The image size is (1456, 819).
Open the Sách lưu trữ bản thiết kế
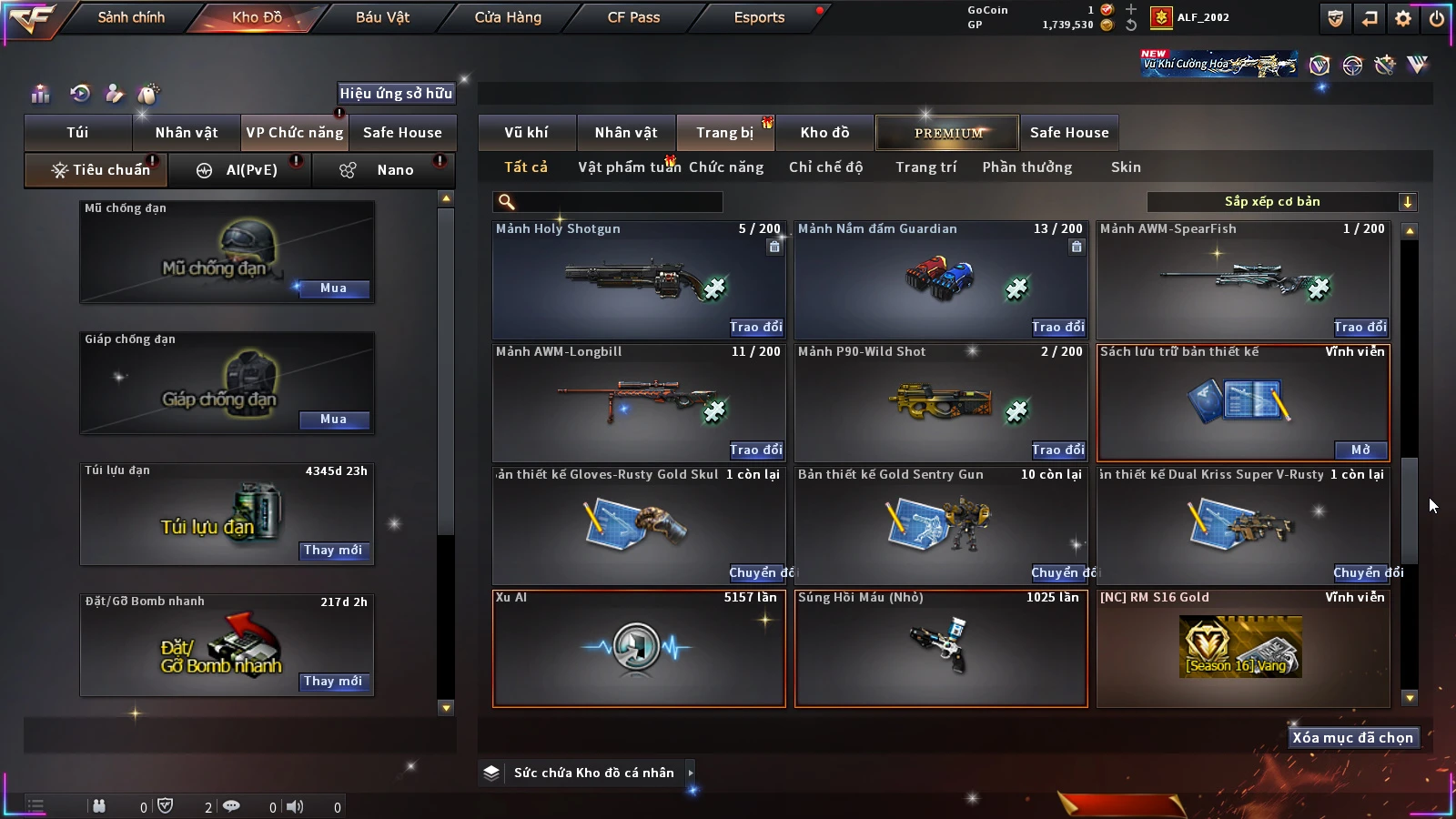[x=1360, y=450]
